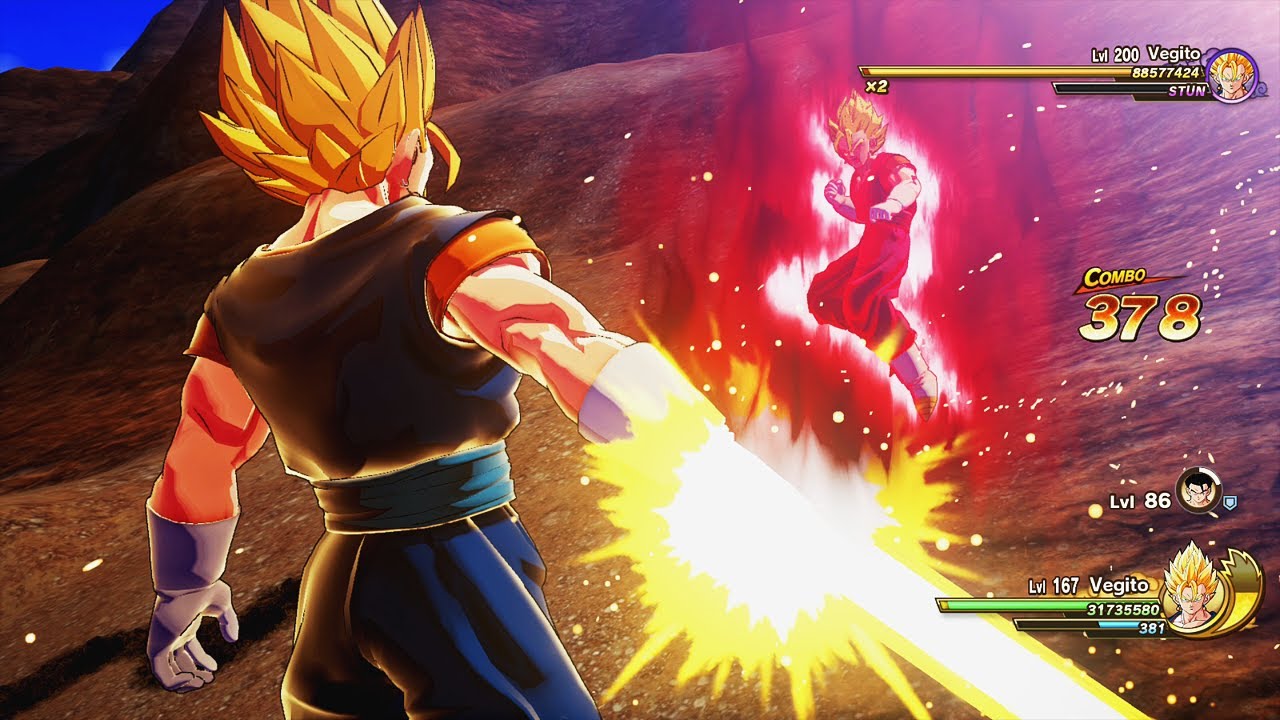Viewport: 1280px width, 720px height.
Task: Click the enemy Vegito portrait icon
Action: coord(1231,76)
